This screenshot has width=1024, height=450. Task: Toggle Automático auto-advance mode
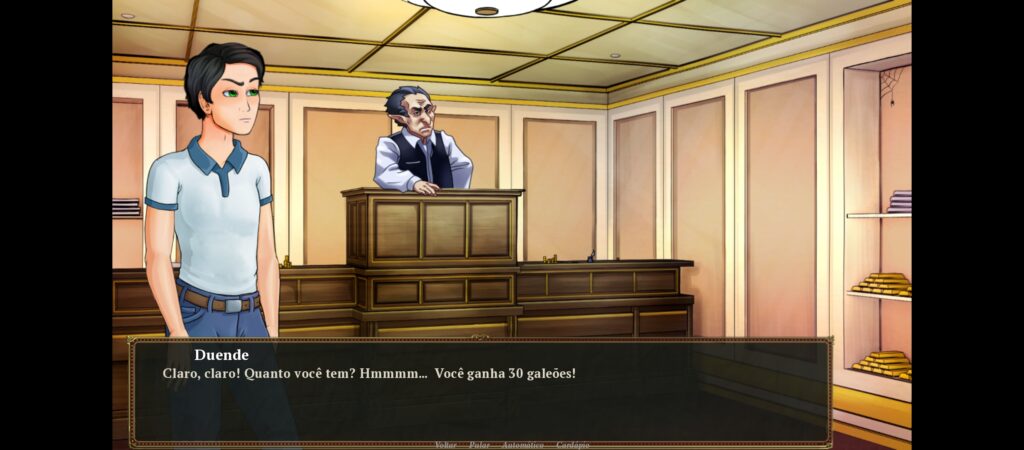click(522, 444)
